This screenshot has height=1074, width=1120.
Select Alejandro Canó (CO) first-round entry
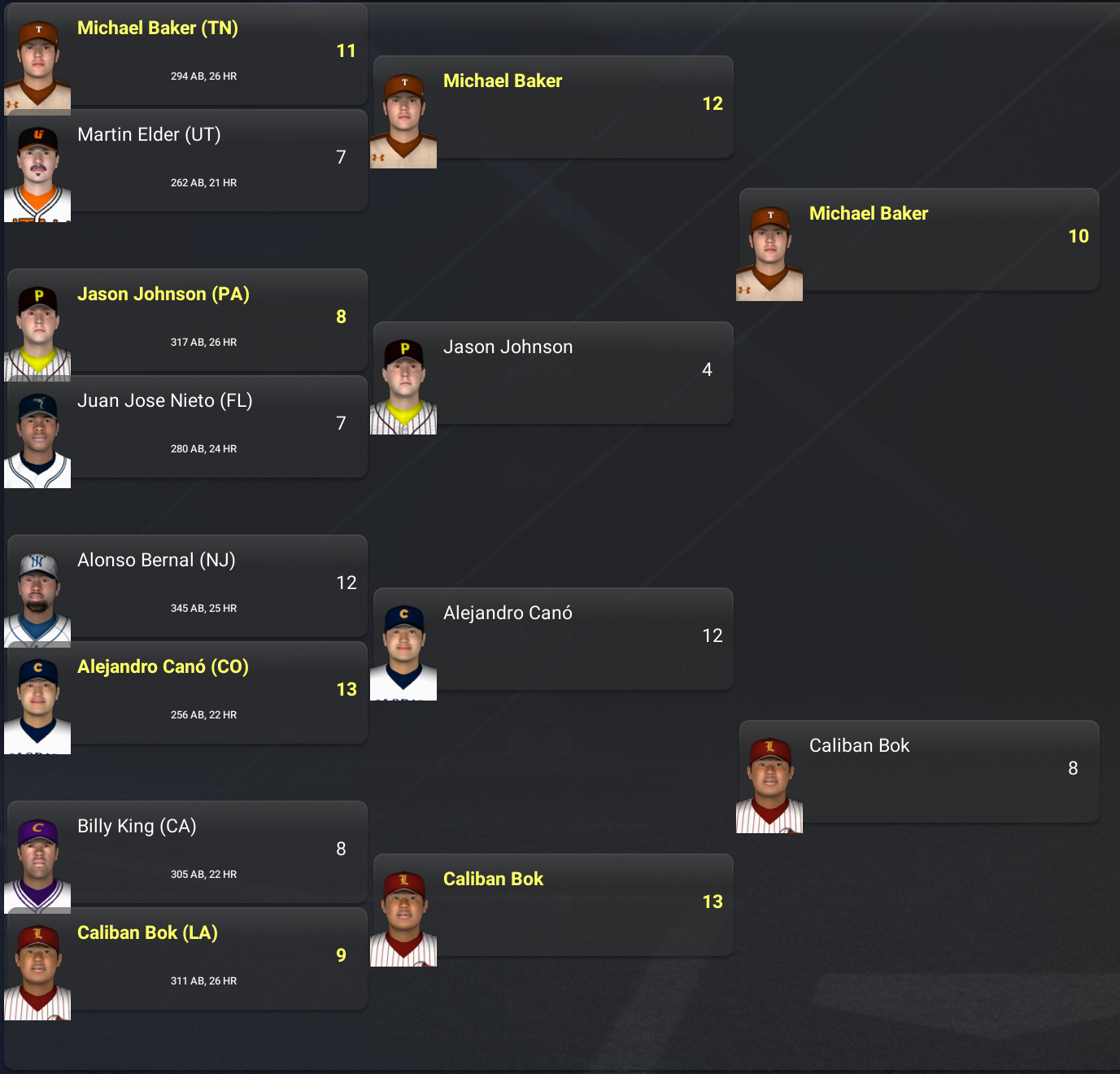187,692
